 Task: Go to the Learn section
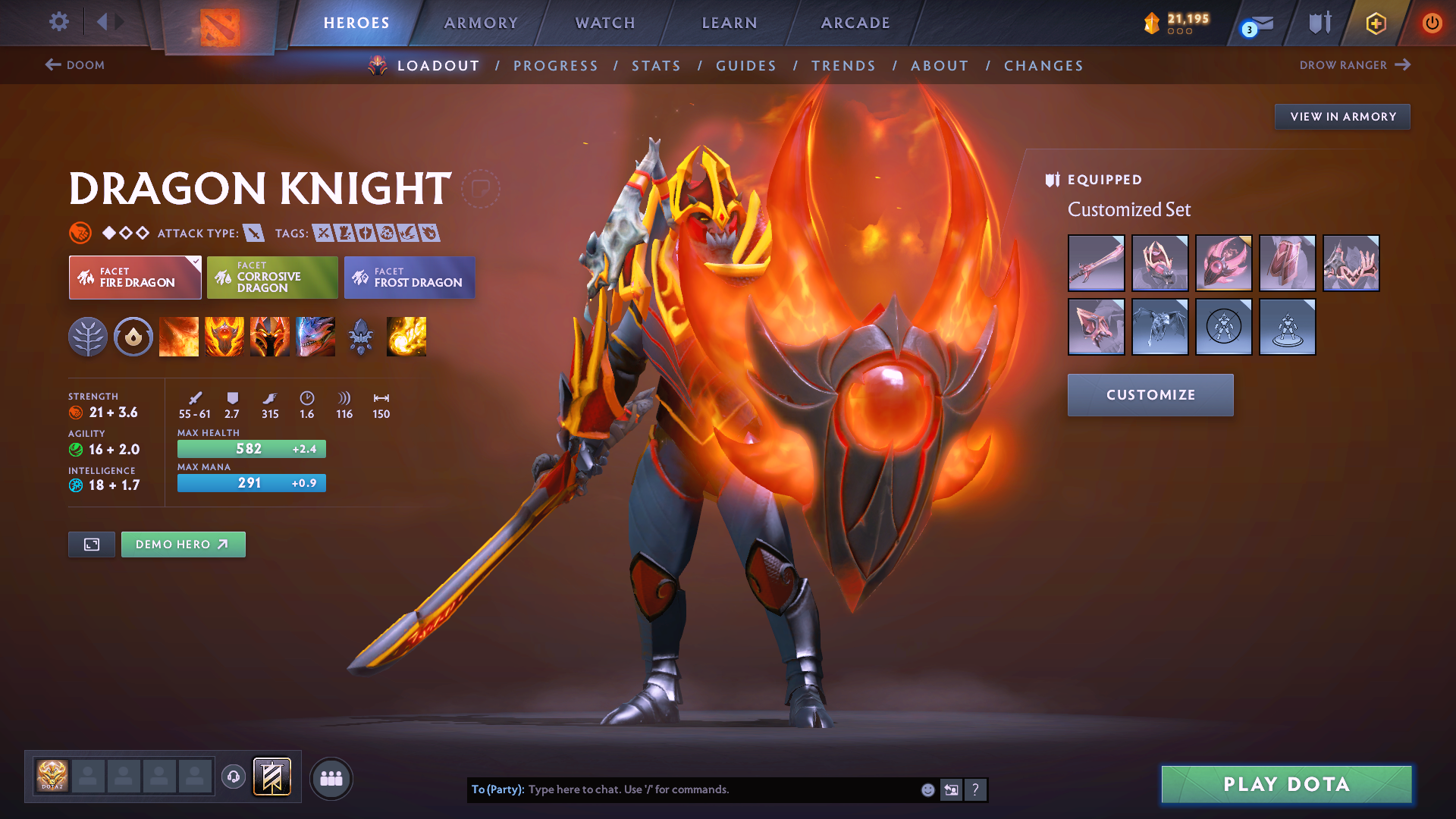[x=730, y=23]
